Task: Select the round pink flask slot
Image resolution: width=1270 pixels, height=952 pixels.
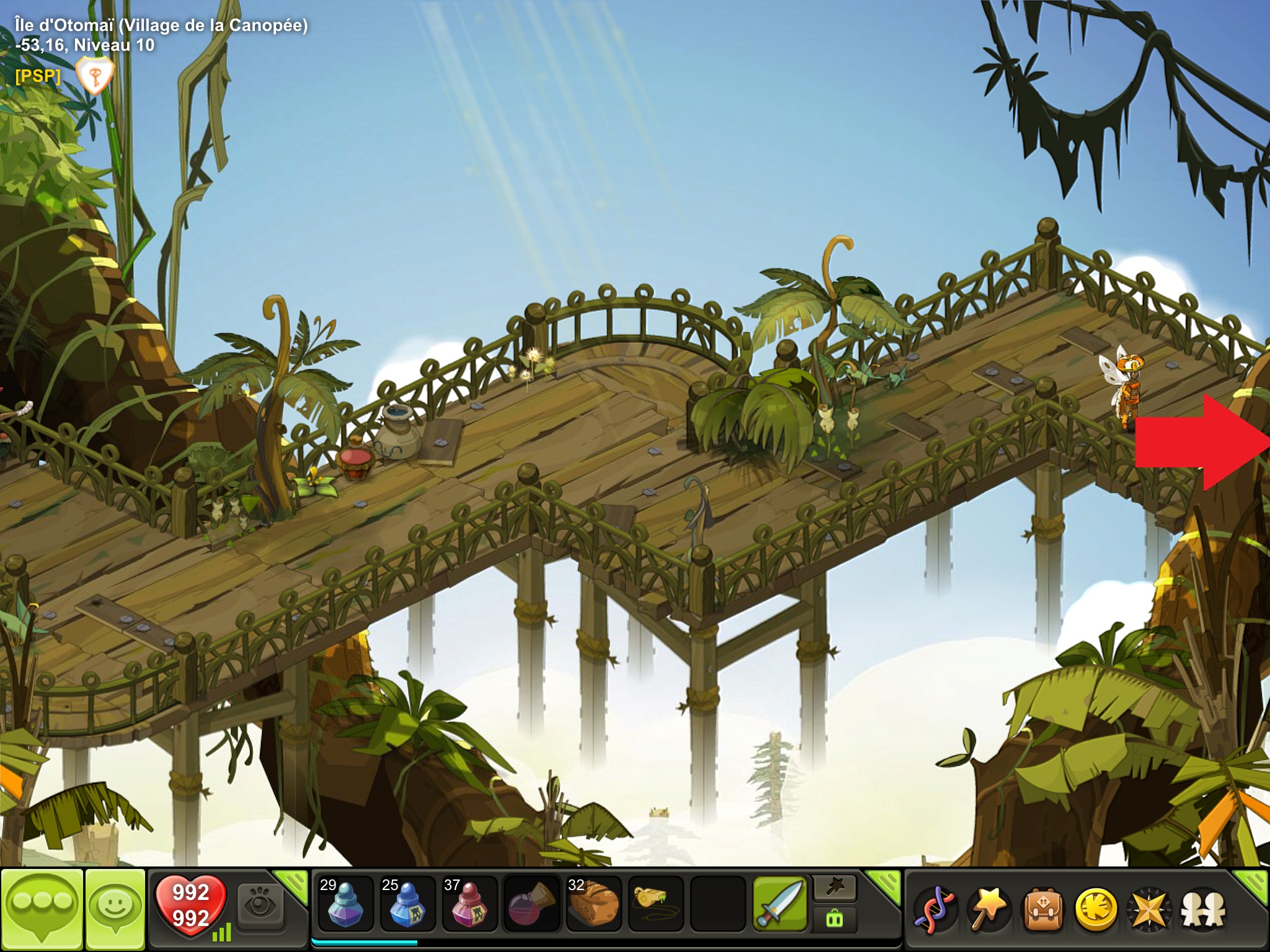Action: [531, 904]
